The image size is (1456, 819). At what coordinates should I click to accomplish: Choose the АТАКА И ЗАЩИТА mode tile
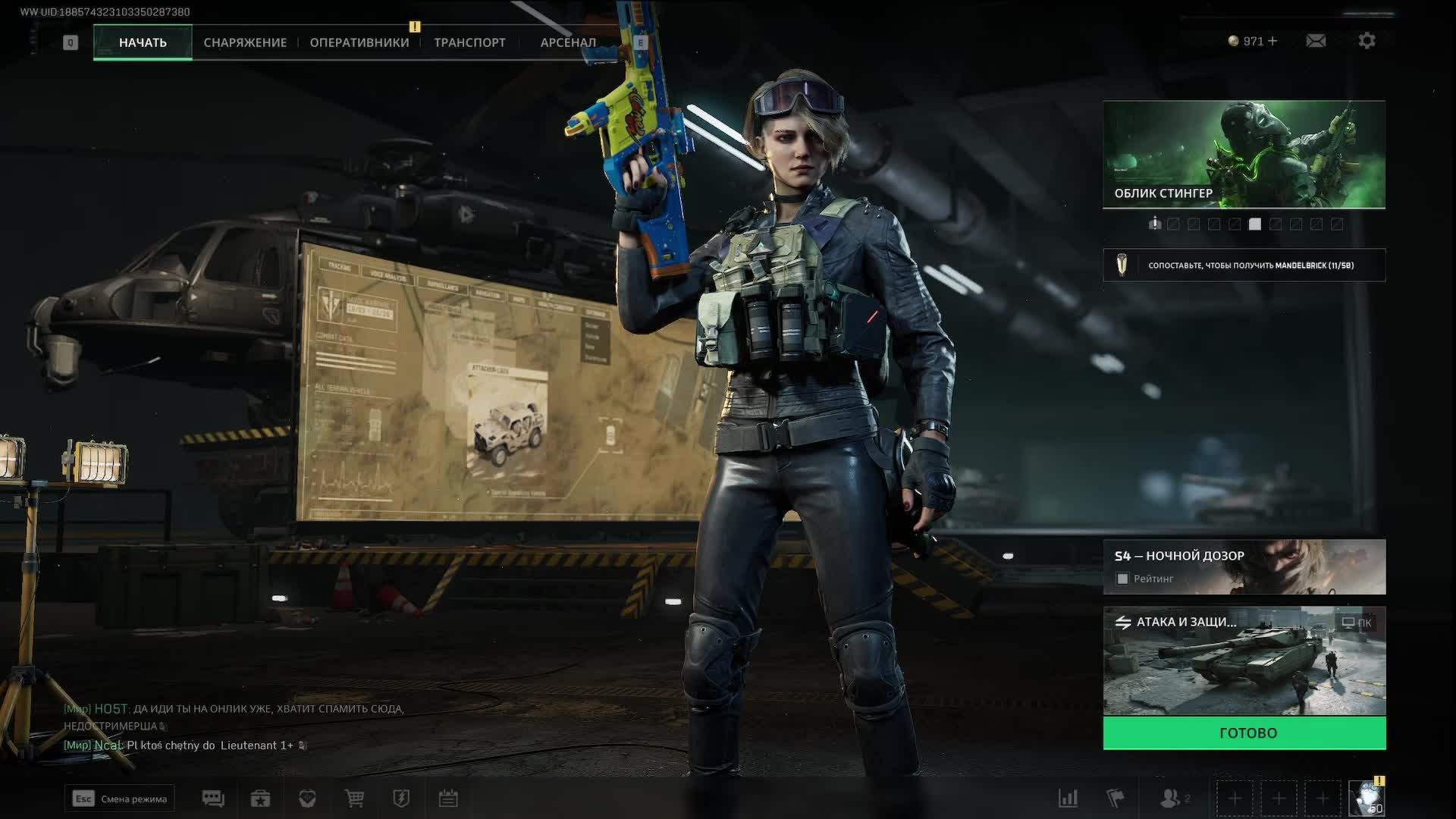[1244, 661]
